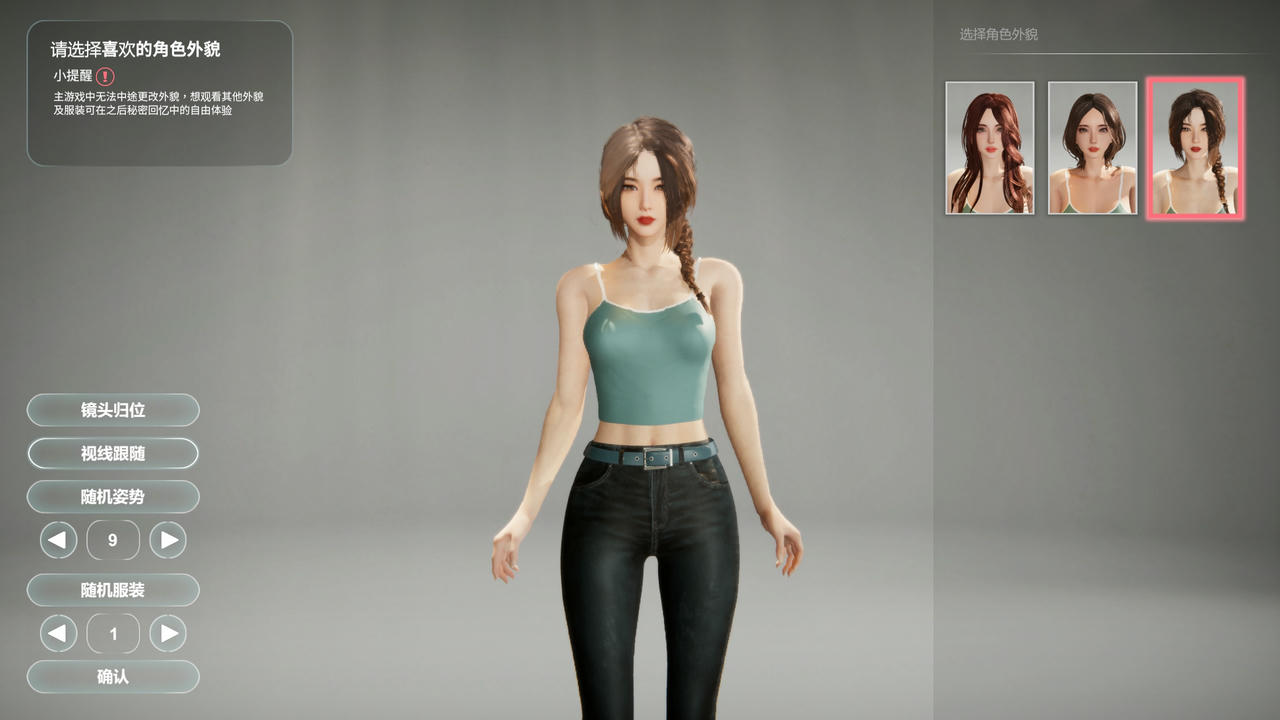Reset camera with 镜头归位 button
The image size is (1280, 720).
(x=113, y=410)
